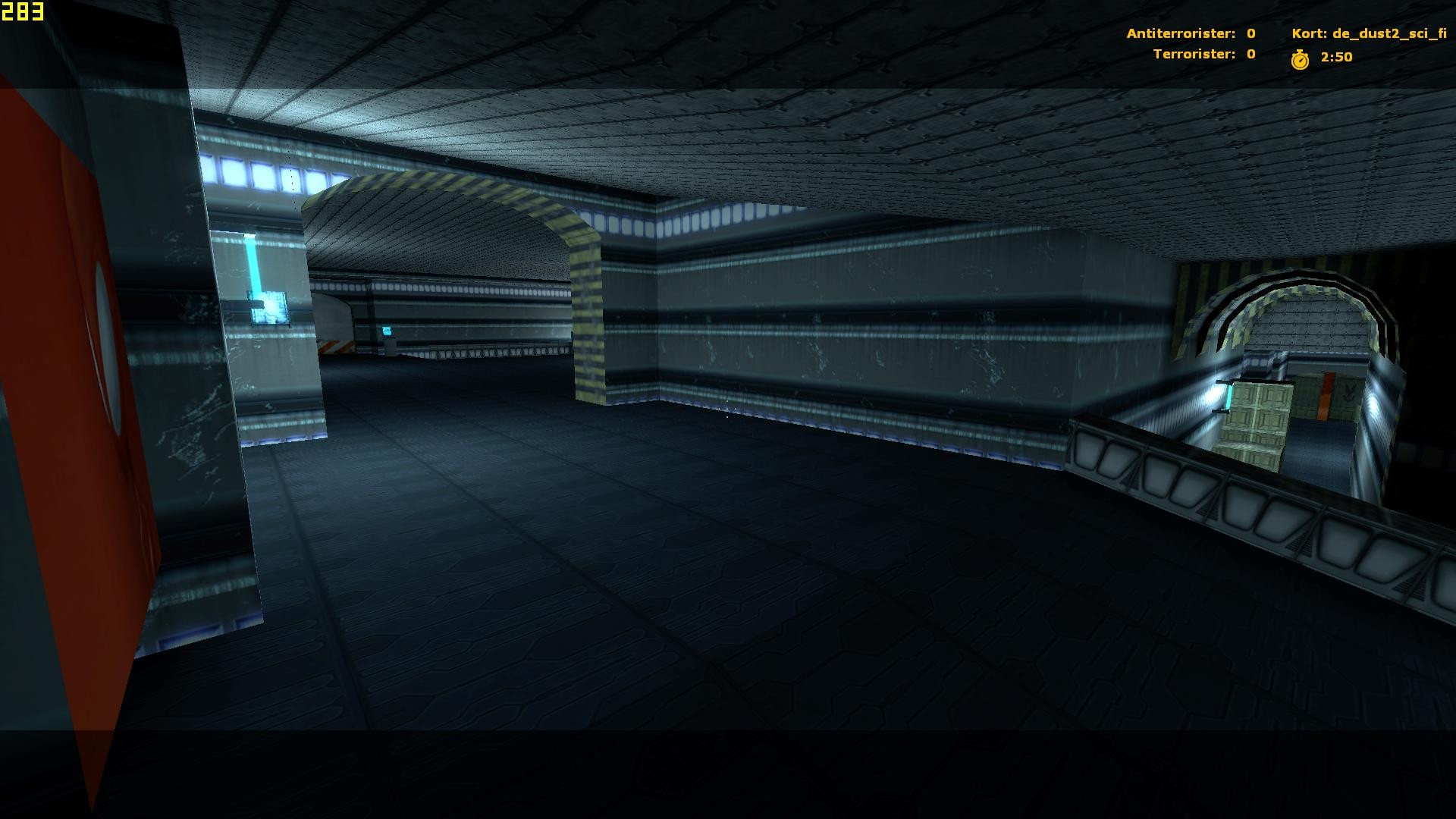Click the small orange sign in the right tunnel
Screen dimensions: 1456x819
[x=1325, y=396]
